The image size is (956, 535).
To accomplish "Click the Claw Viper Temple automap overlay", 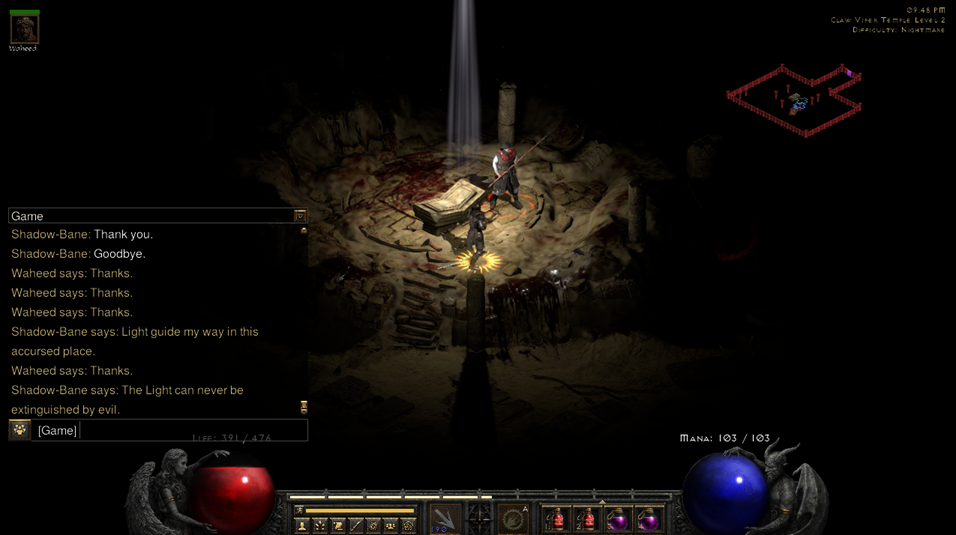I will point(795,100).
